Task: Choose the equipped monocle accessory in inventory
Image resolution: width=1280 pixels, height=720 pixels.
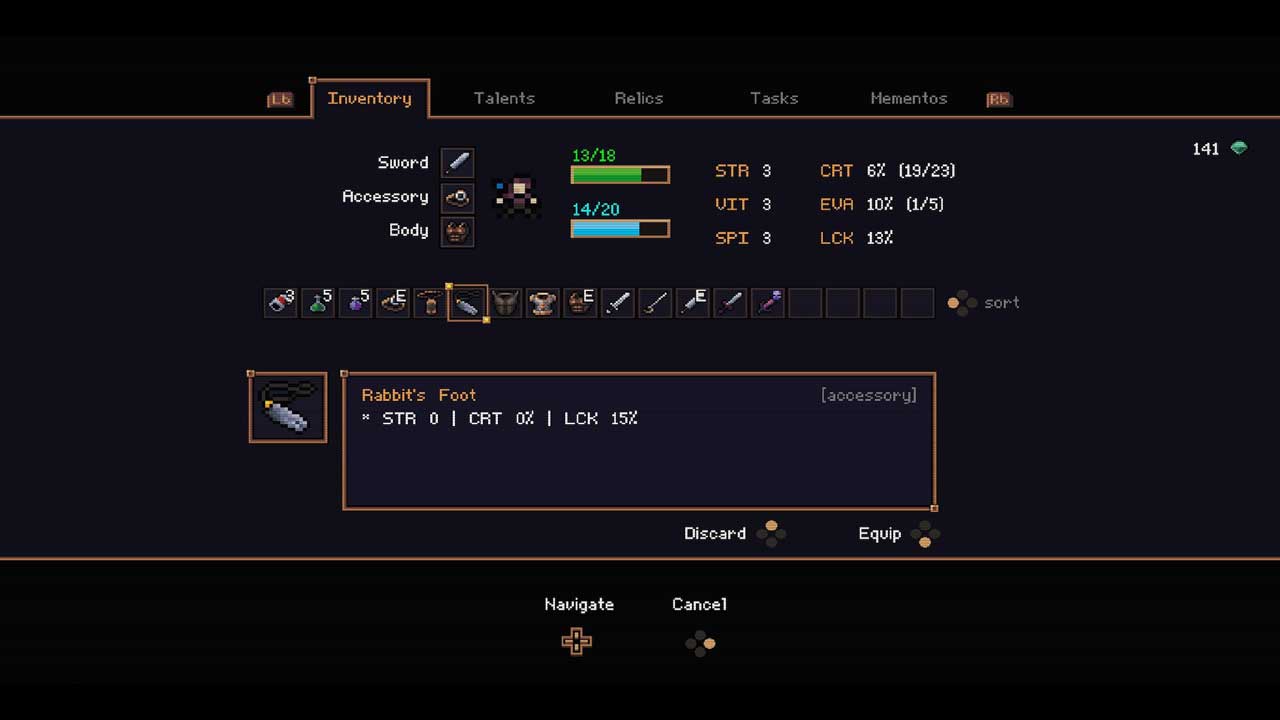Action: [x=393, y=303]
